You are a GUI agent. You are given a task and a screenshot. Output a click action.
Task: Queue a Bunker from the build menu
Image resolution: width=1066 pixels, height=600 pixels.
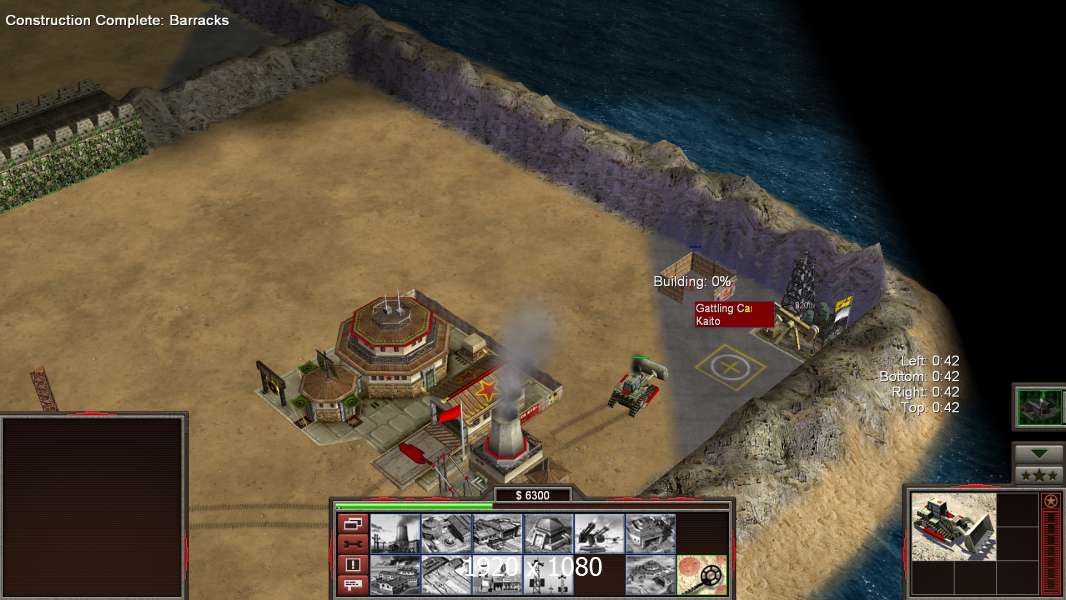point(548,534)
